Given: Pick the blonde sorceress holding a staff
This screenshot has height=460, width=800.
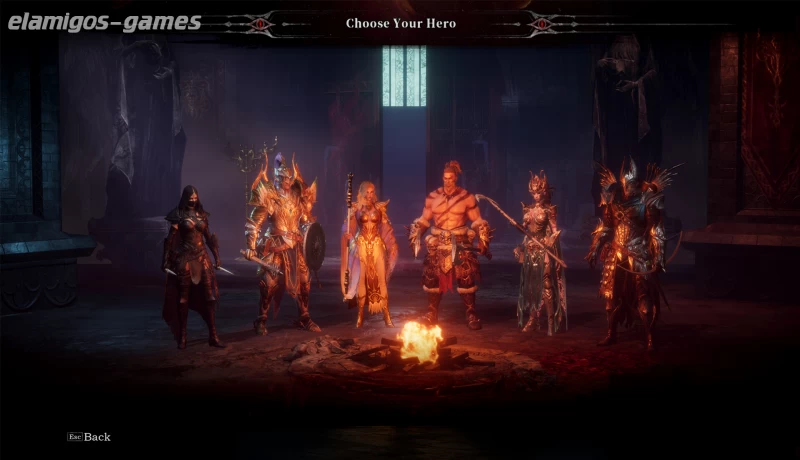Looking at the screenshot, I should (x=369, y=250).
